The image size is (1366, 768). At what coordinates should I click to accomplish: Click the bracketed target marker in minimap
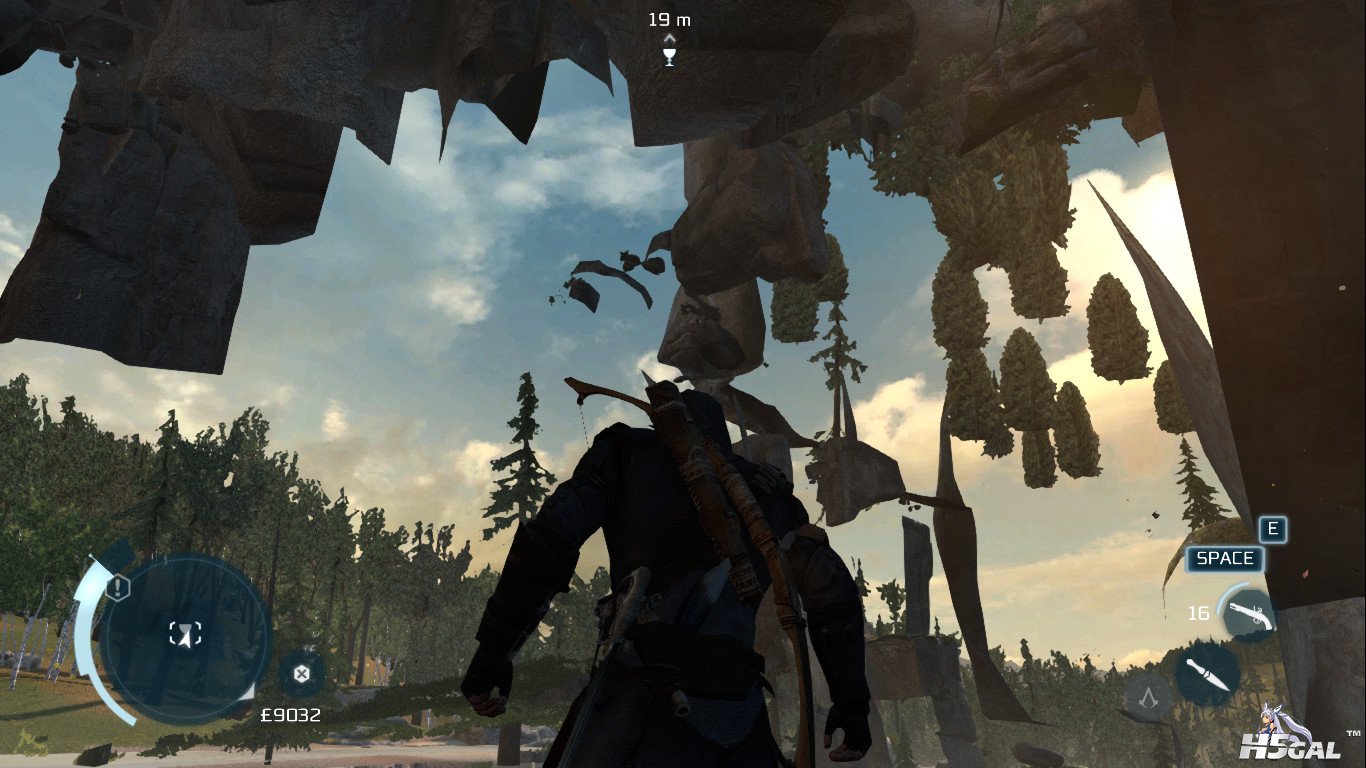point(185,633)
